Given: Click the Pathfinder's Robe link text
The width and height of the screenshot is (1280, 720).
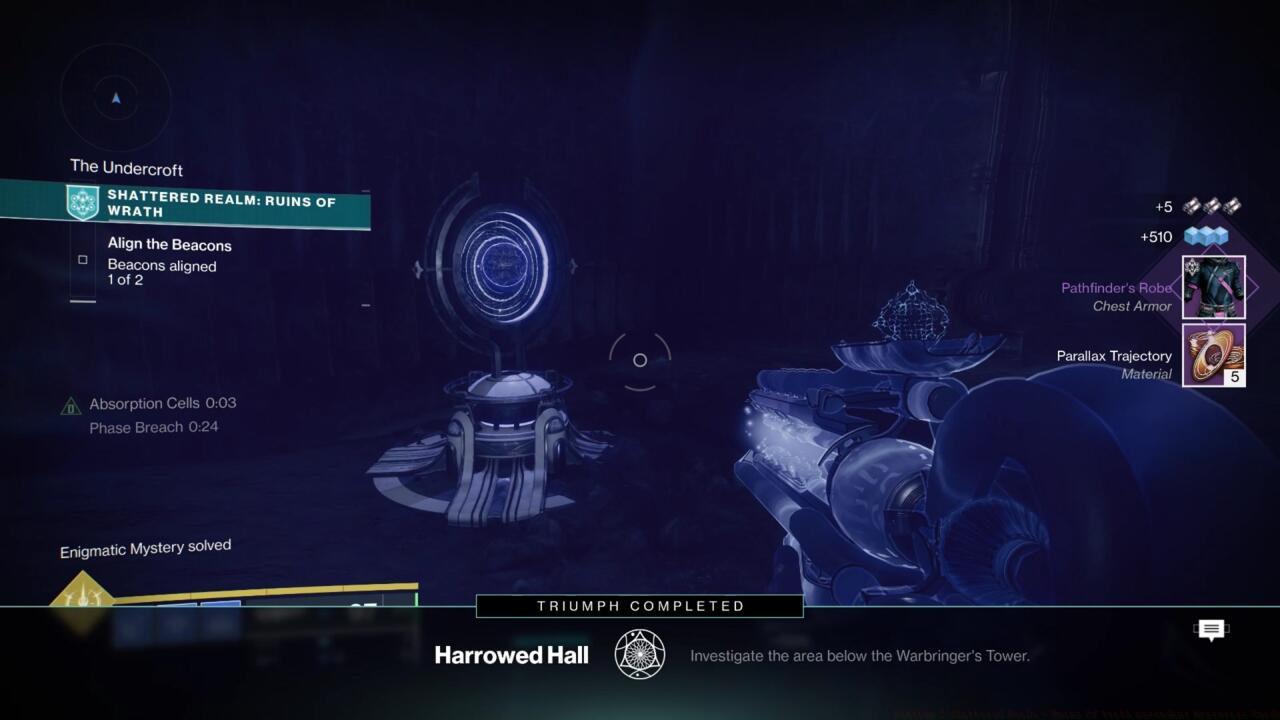Looking at the screenshot, I should [1114, 287].
